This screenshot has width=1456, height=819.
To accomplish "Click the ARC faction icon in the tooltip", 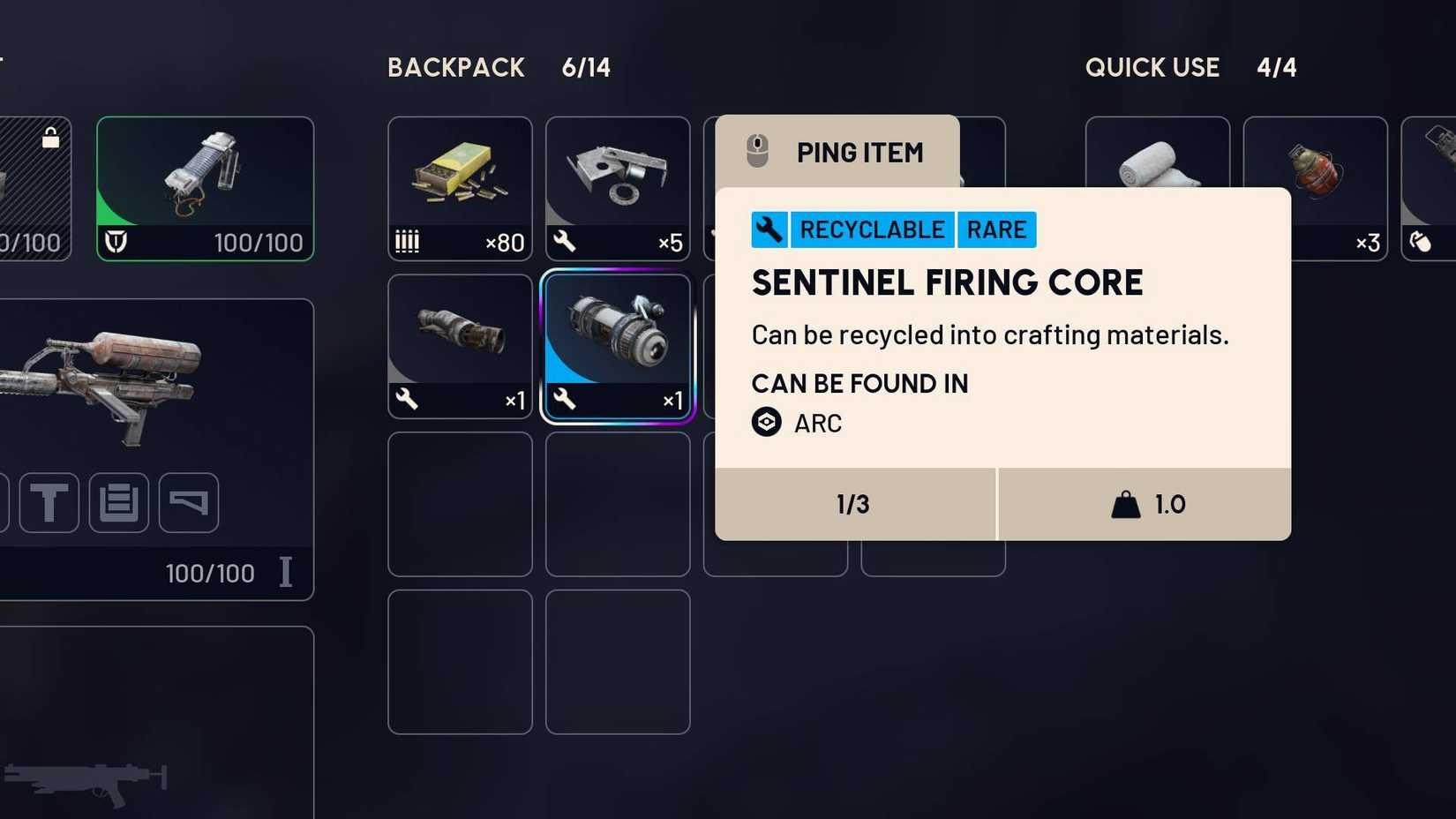I will [766, 423].
